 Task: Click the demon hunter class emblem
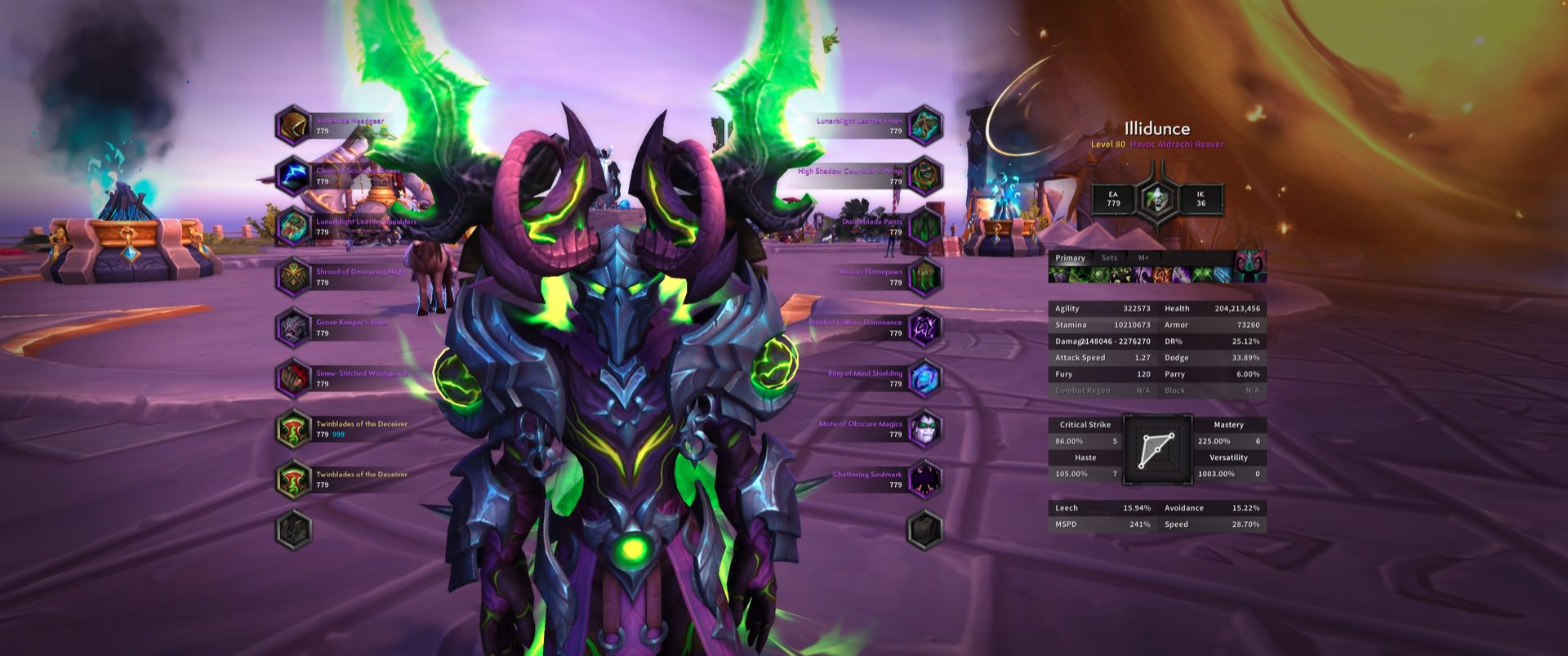coord(1156,199)
